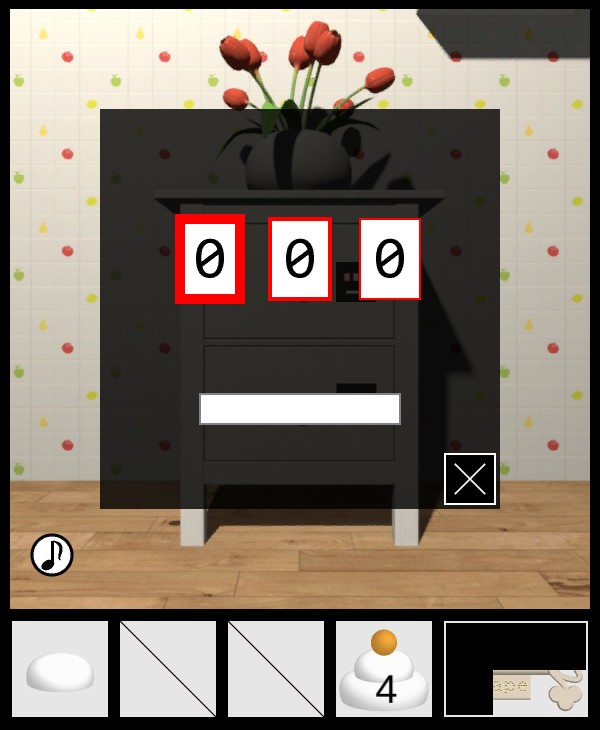600x730 pixels.
Task: Close the code lock panel with the X
Action: [470, 479]
